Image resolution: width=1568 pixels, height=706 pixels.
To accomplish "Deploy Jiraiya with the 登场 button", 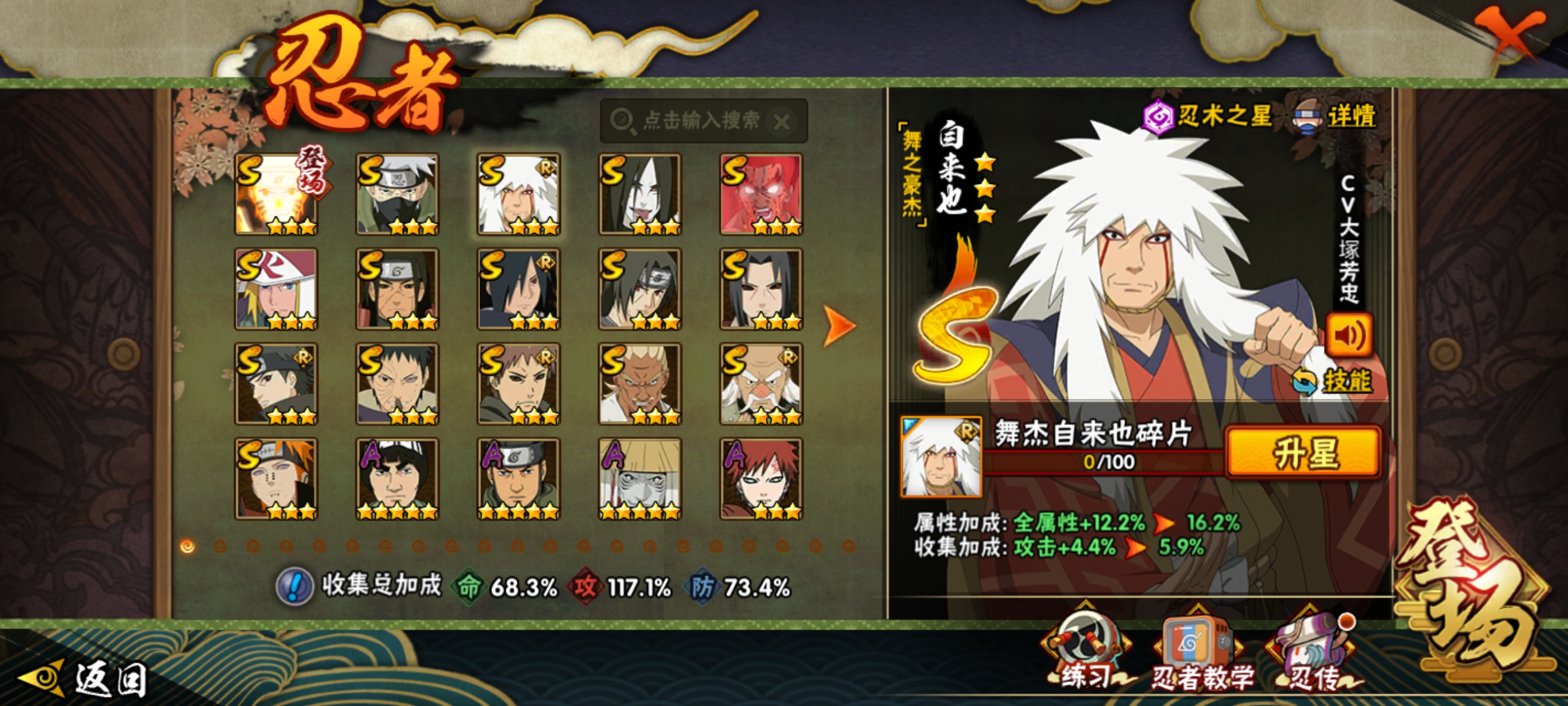I will 1473,594.
